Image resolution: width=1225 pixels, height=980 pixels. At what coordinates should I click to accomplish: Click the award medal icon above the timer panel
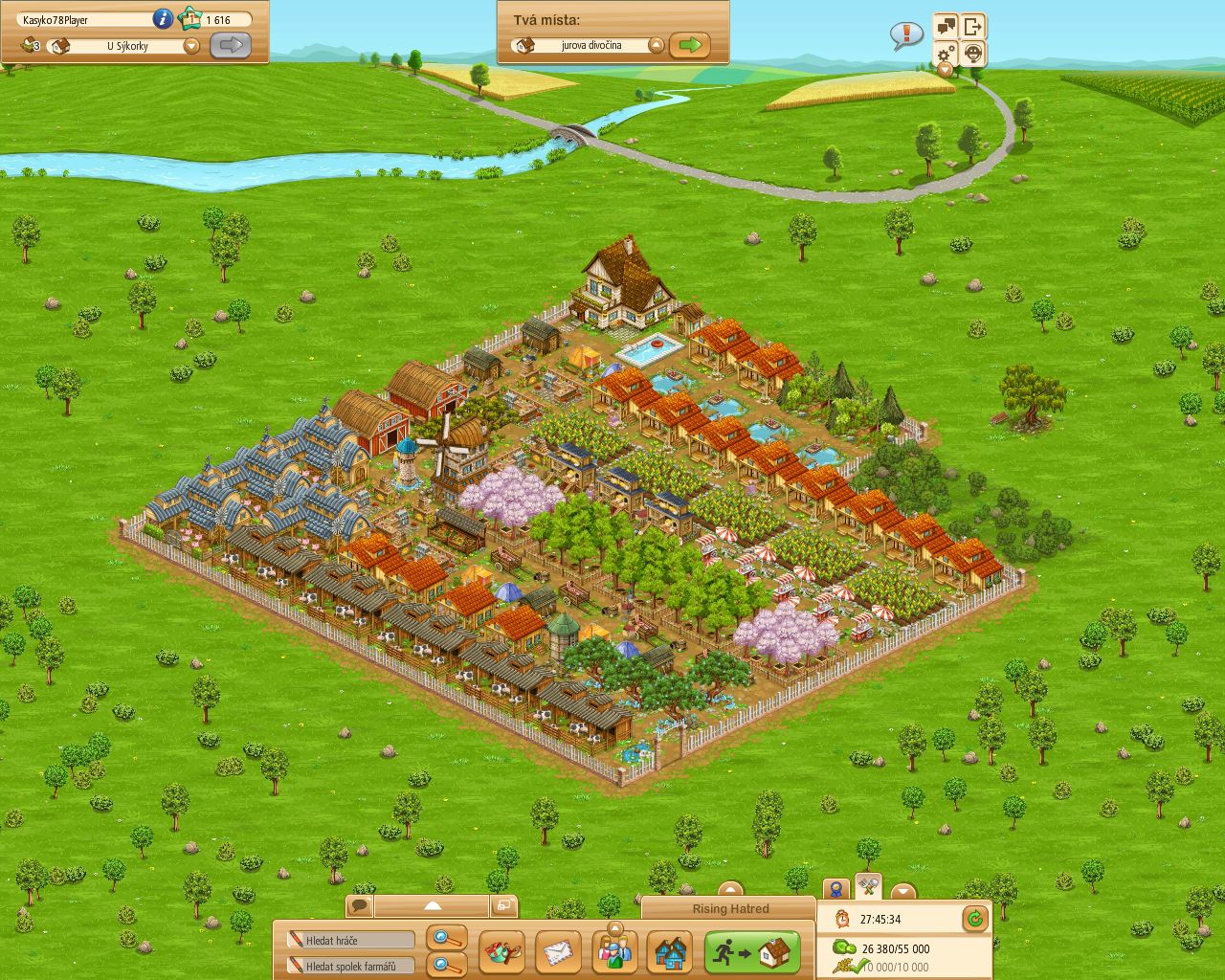click(x=835, y=888)
